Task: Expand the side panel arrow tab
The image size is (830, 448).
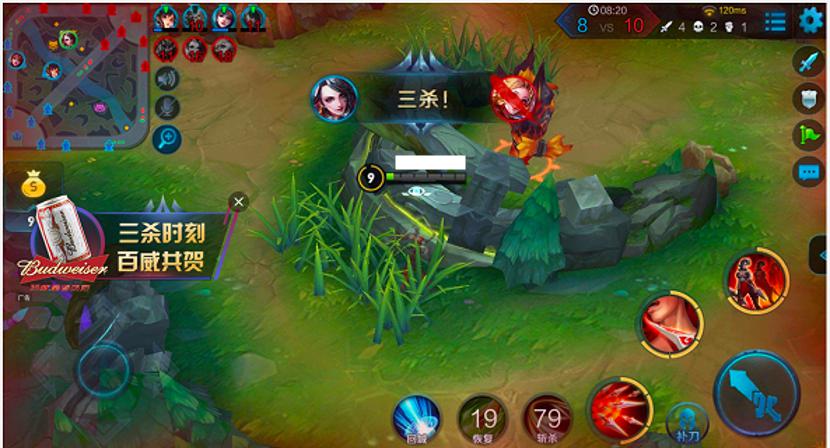Action: click(820, 256)
